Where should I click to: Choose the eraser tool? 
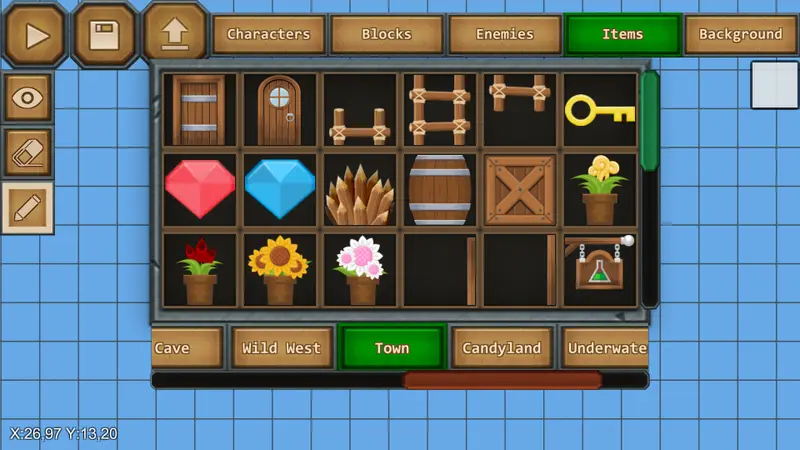pyautogui.click(x=28, y=152)
